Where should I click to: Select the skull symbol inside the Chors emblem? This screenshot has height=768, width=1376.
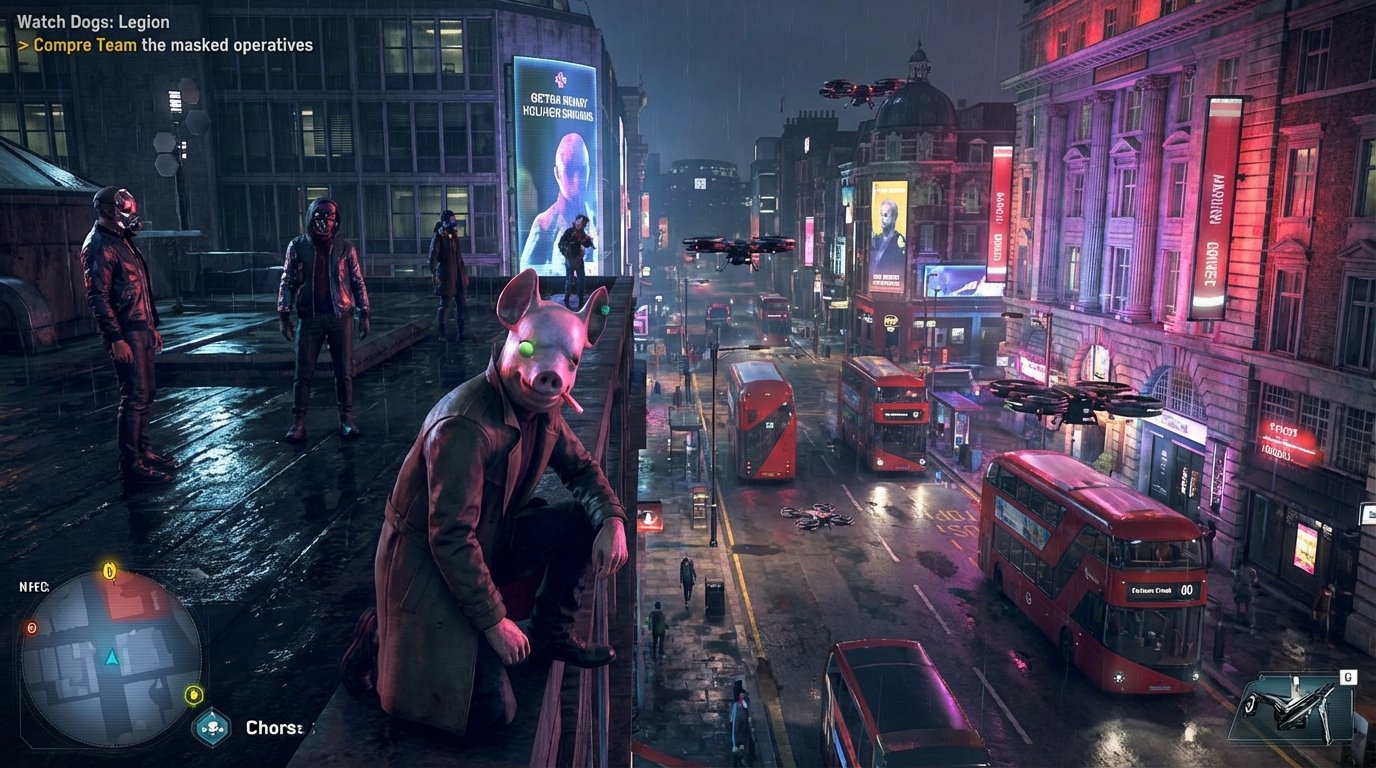click(x=211, y=725)
